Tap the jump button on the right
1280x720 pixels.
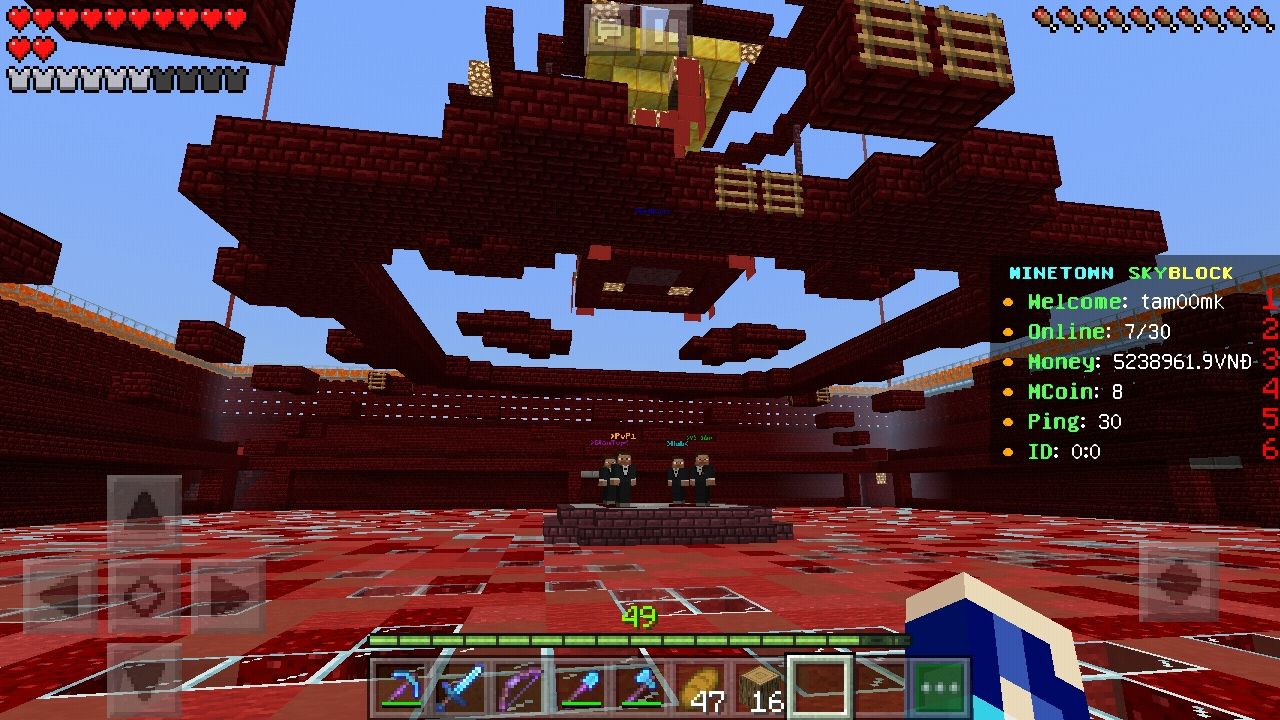1178,582
